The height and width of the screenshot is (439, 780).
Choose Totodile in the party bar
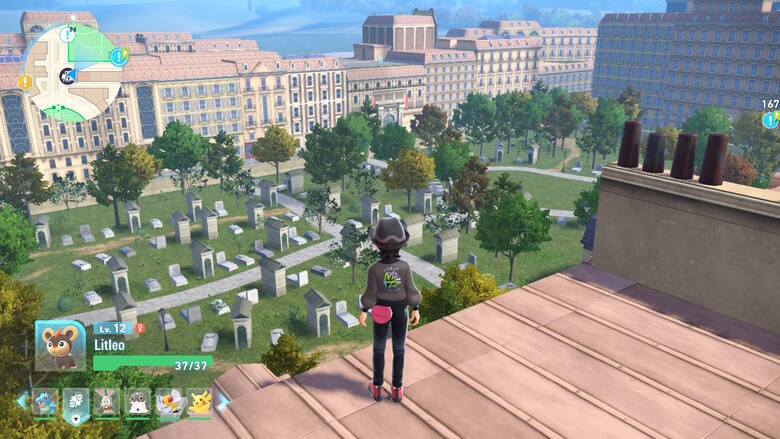[x=46, y=402]
